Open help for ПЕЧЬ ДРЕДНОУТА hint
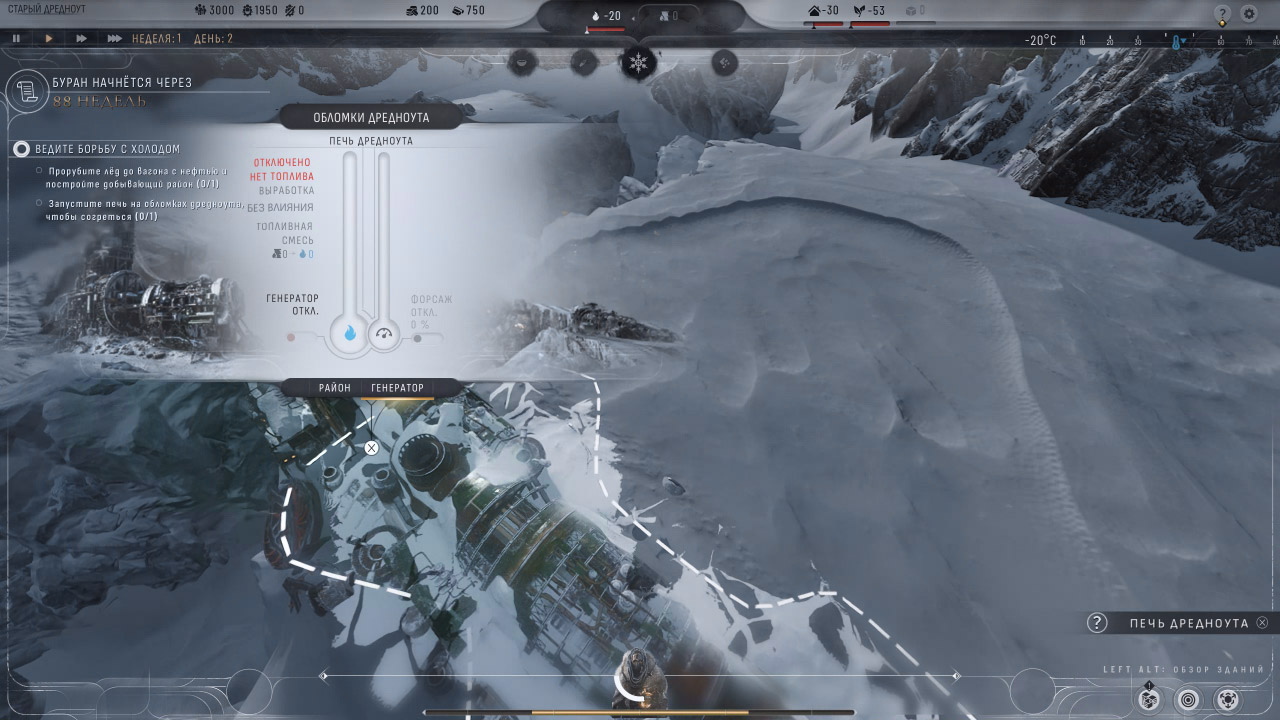 (x=1096, y=622)
